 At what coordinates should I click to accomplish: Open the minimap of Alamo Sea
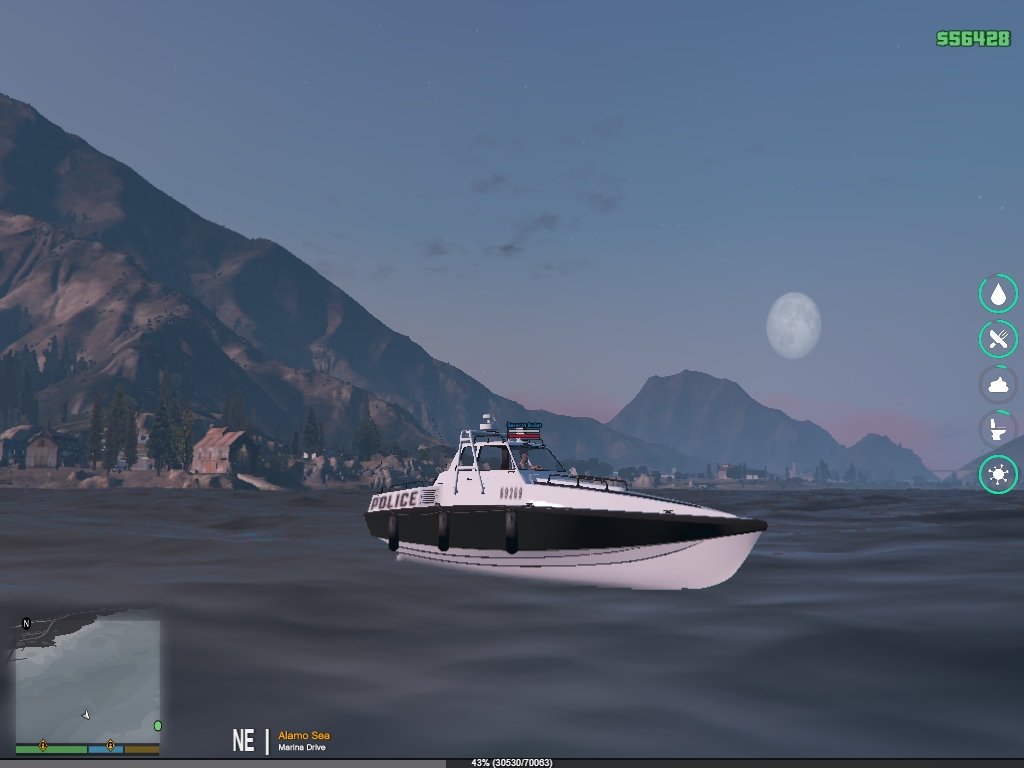point(87,680)
